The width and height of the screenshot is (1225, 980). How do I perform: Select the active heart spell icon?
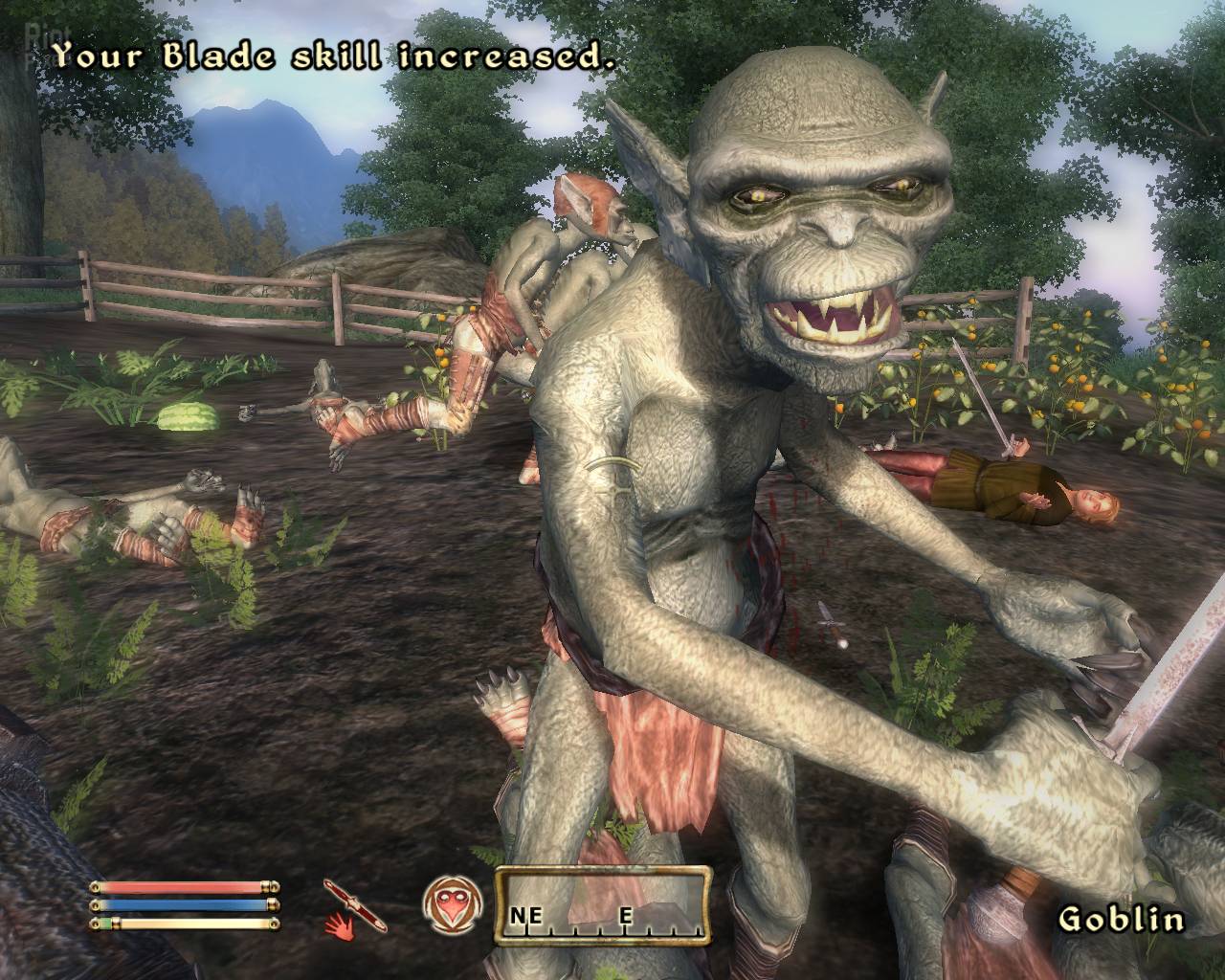click(x=447, y=904)
